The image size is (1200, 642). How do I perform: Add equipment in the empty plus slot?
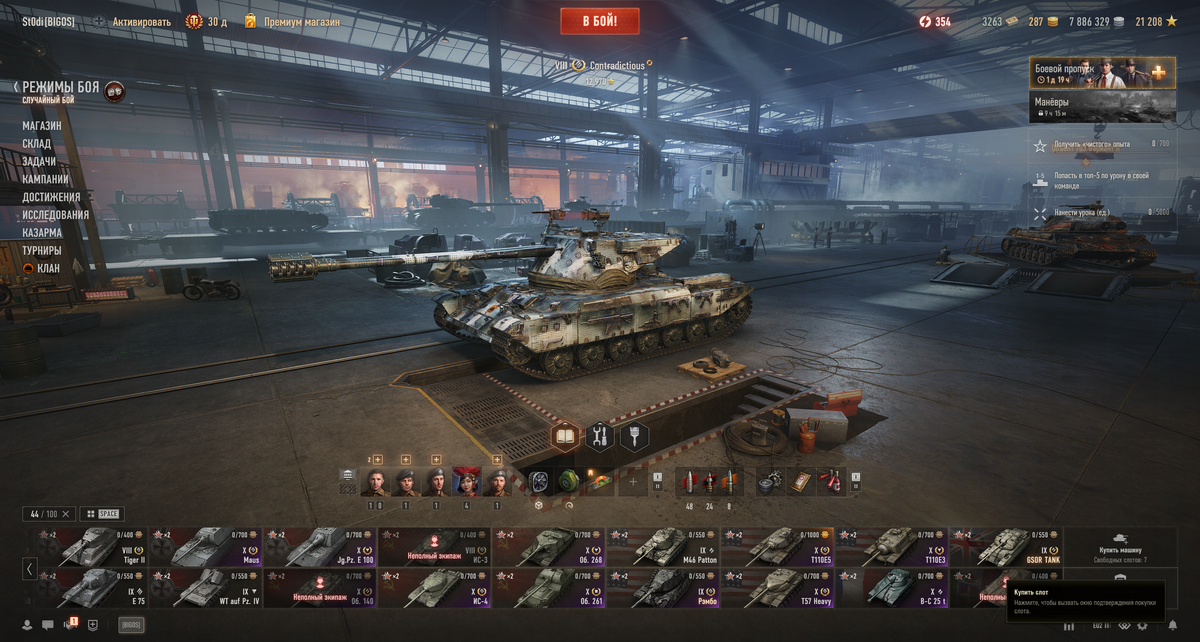coord(632,482)
